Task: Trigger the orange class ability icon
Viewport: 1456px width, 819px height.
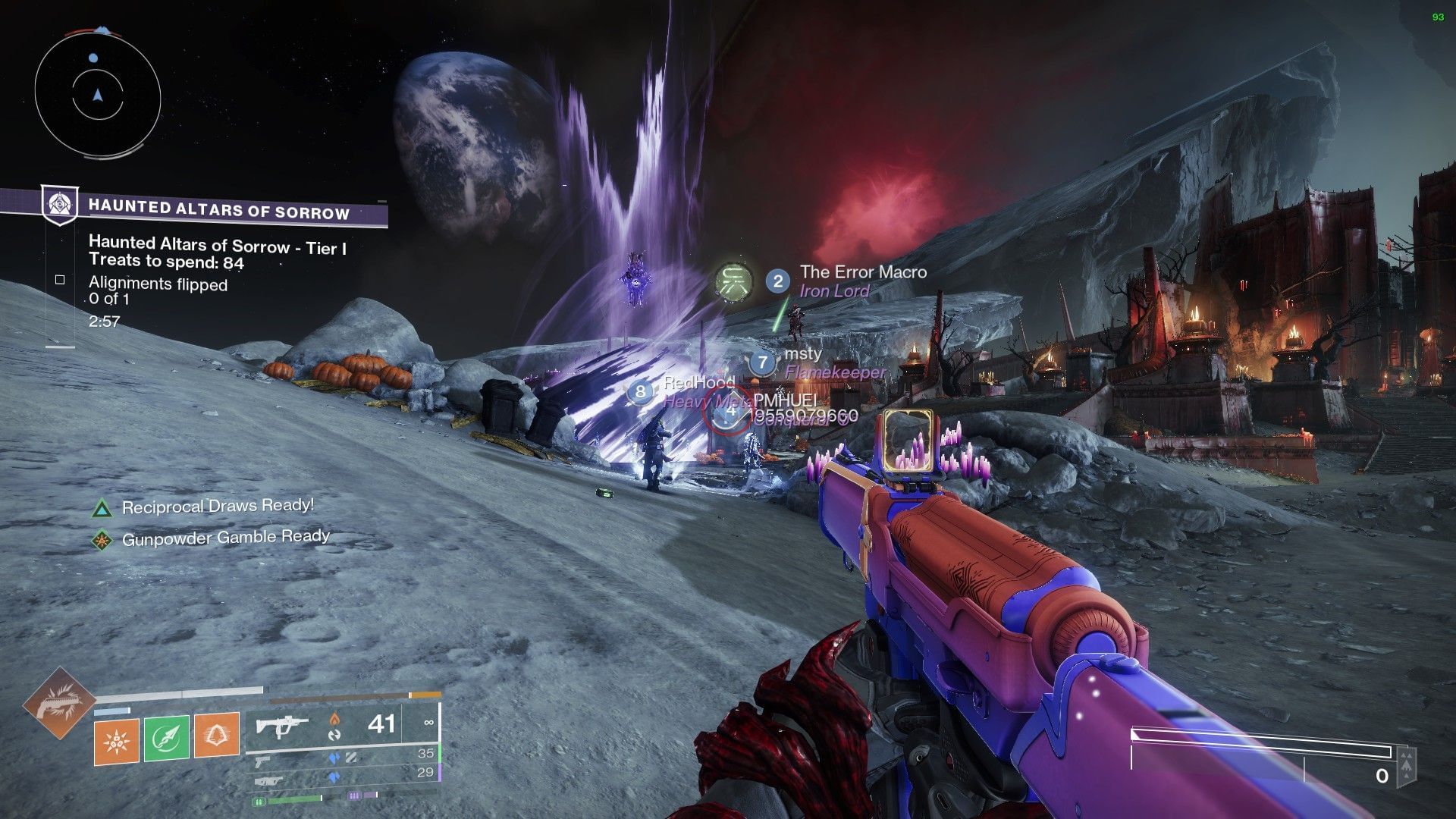Action: coord(217,735)
